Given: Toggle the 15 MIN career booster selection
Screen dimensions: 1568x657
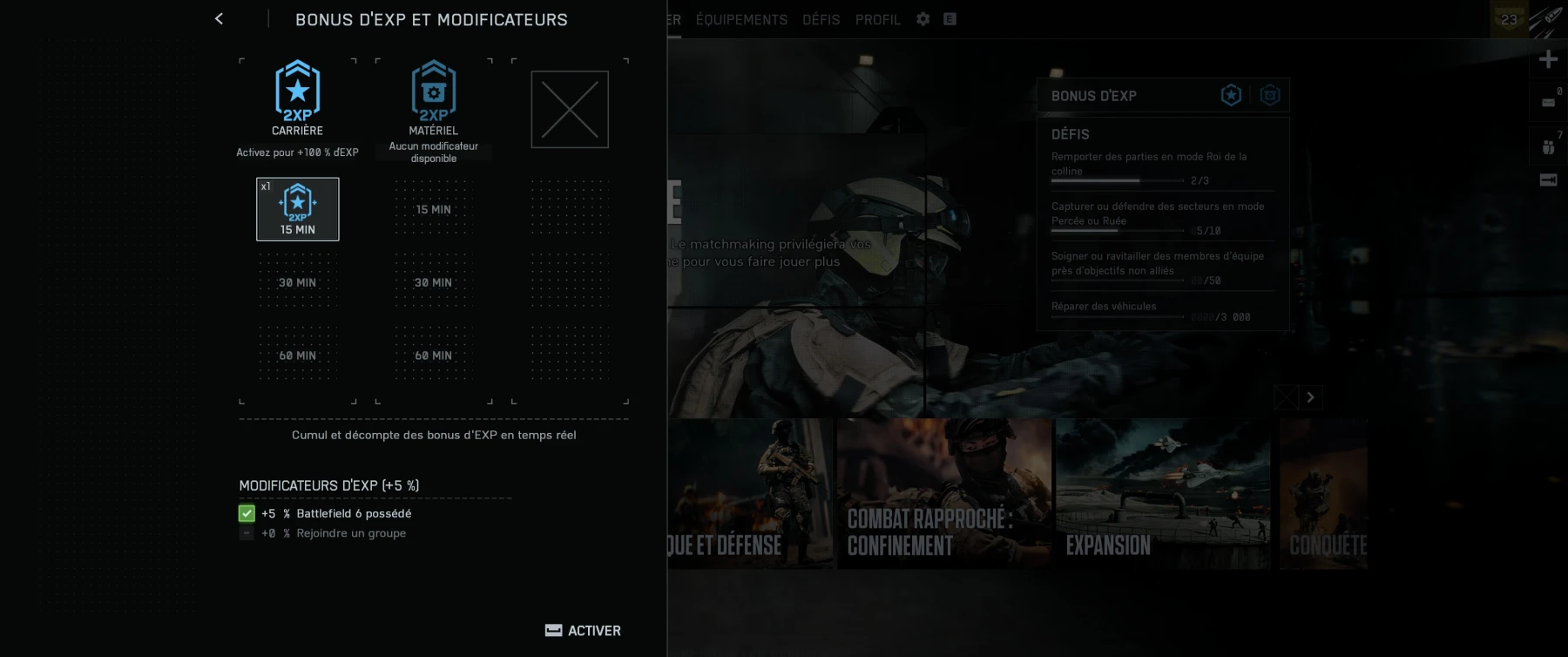Looking at the screenshot, I should 298,208.
